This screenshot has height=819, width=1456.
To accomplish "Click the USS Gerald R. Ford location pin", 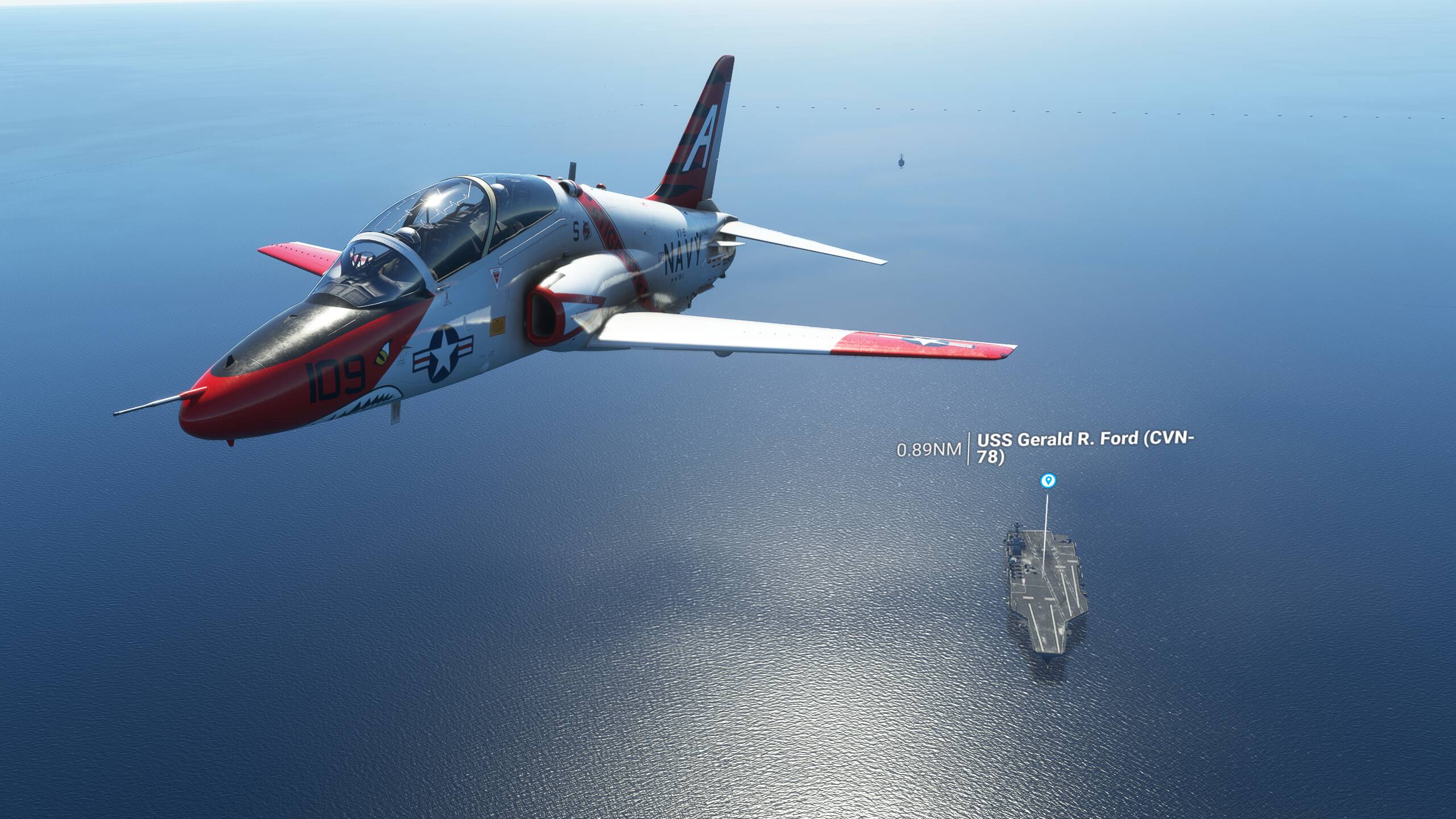I will point(1048,481).
